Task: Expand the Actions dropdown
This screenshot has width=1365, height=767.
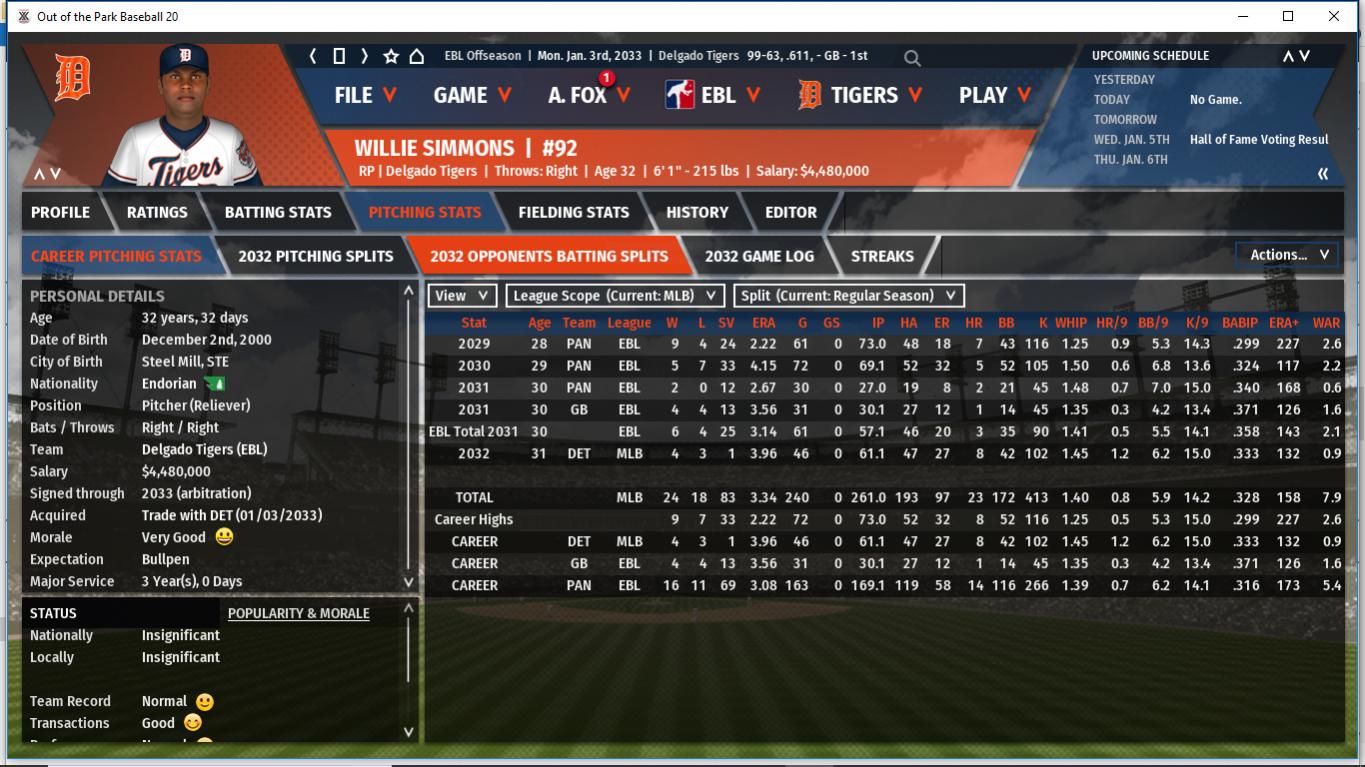Action: pos(1288,255)
